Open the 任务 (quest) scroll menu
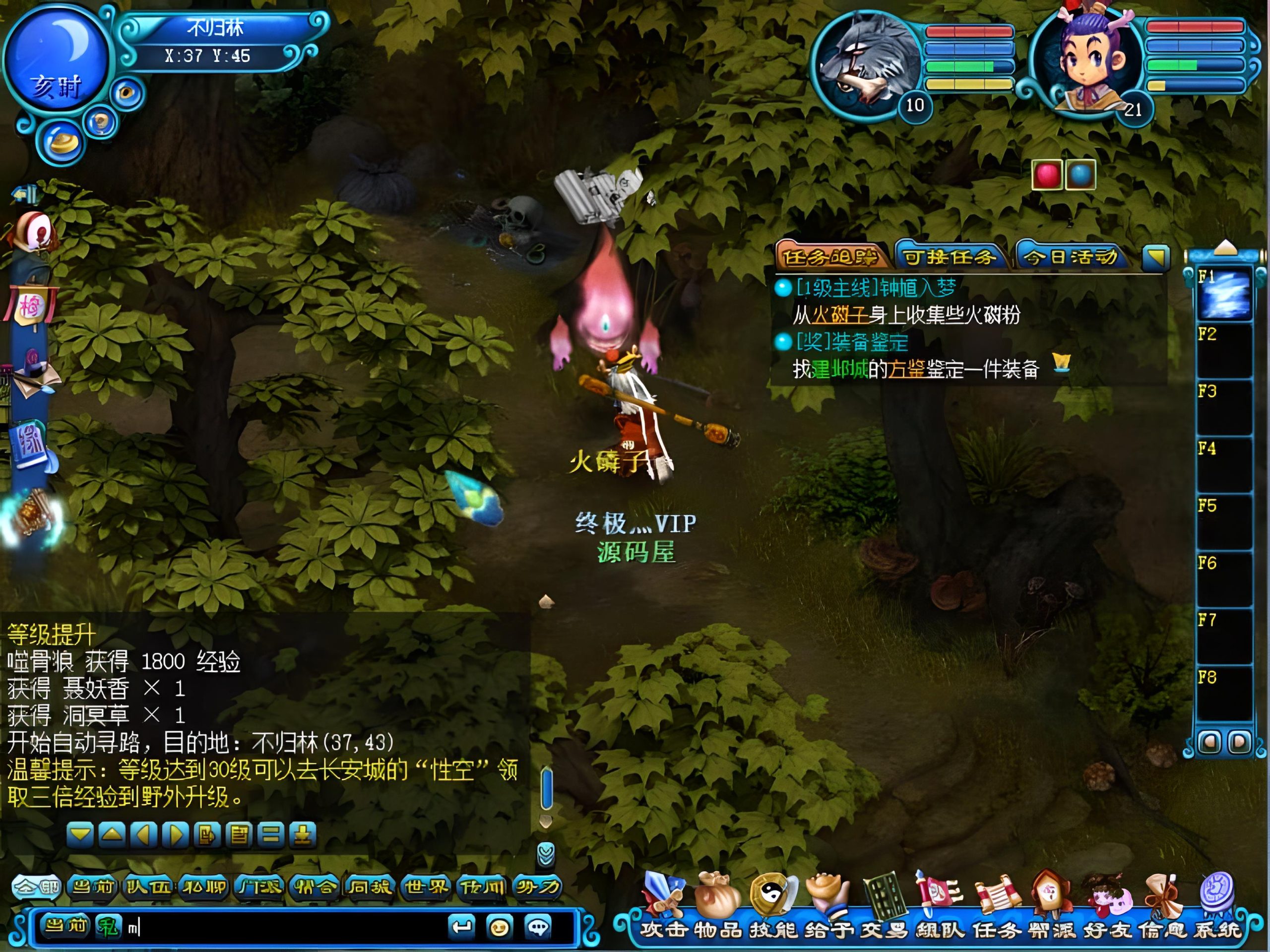 (x=996, y=898)
